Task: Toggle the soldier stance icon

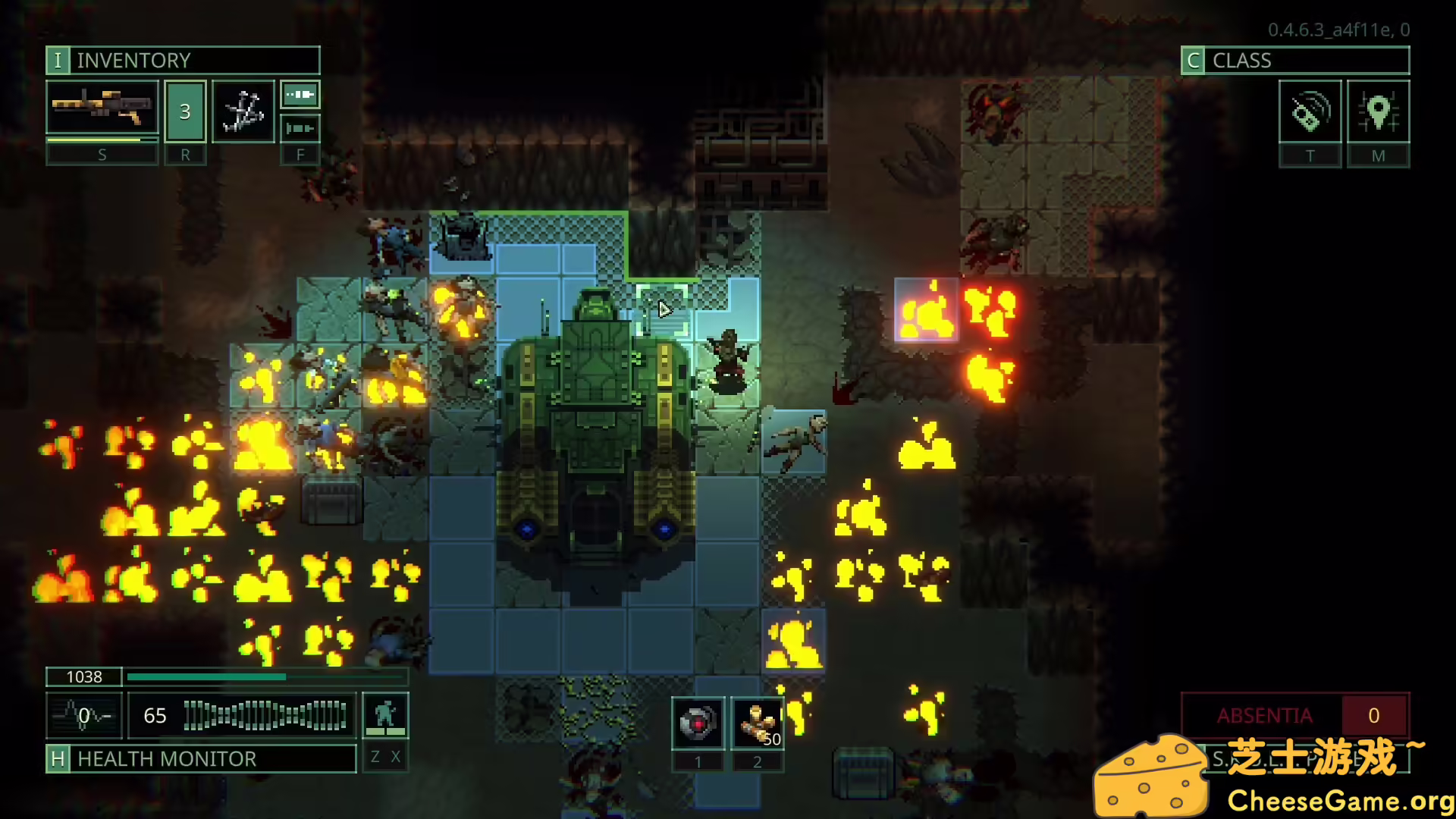Action: [x=385, y=714]
